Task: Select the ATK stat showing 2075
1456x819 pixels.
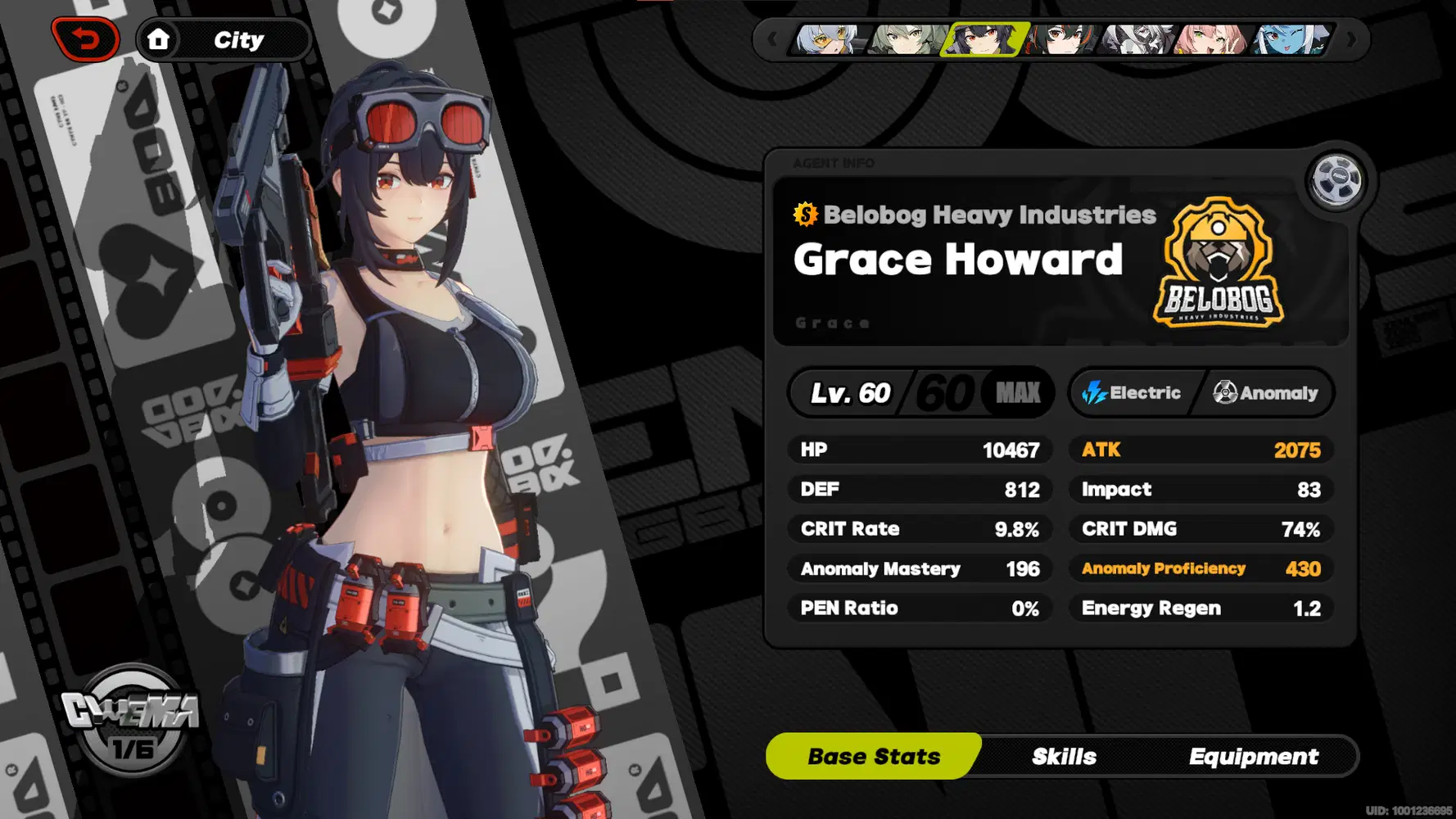Action: (x=1200, y=449)
